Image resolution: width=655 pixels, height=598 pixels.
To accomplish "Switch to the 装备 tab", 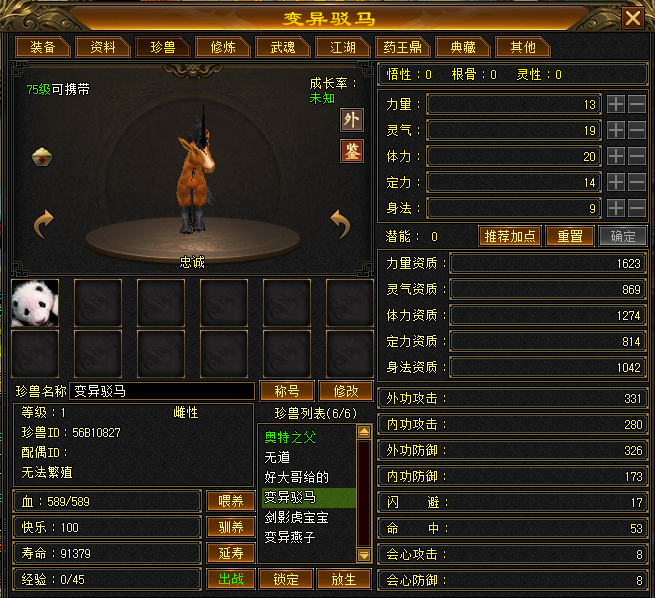I will [x=42, y=47].
